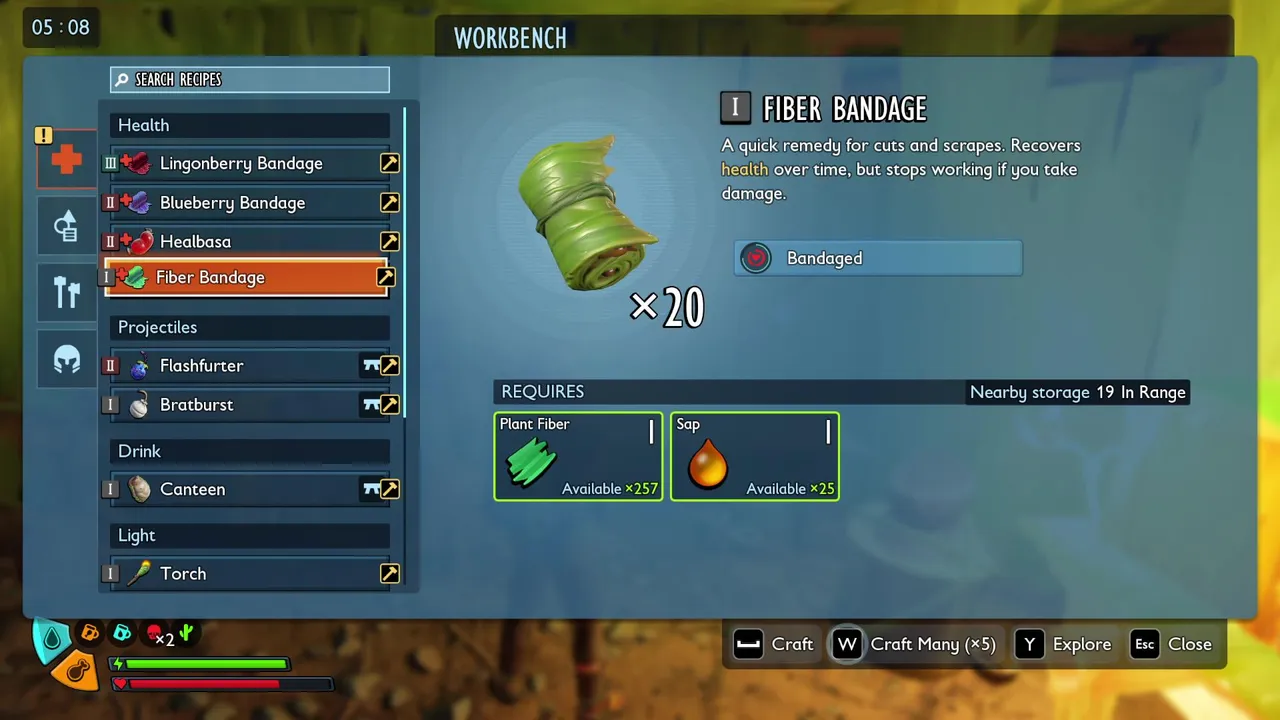Craft one Fiber Bandage
Image resolution: width=1280 pixels, height=720 pixels.
click(x=774, y=645)
